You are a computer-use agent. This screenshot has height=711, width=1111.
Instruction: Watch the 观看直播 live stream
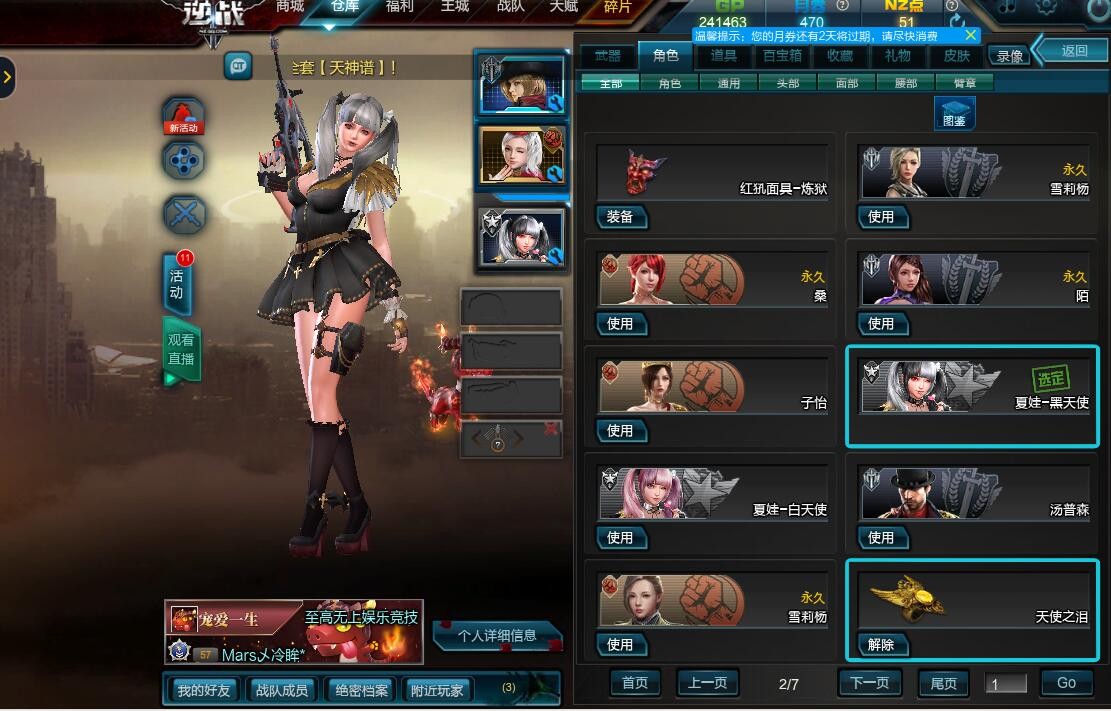click(x=181, y=350)
